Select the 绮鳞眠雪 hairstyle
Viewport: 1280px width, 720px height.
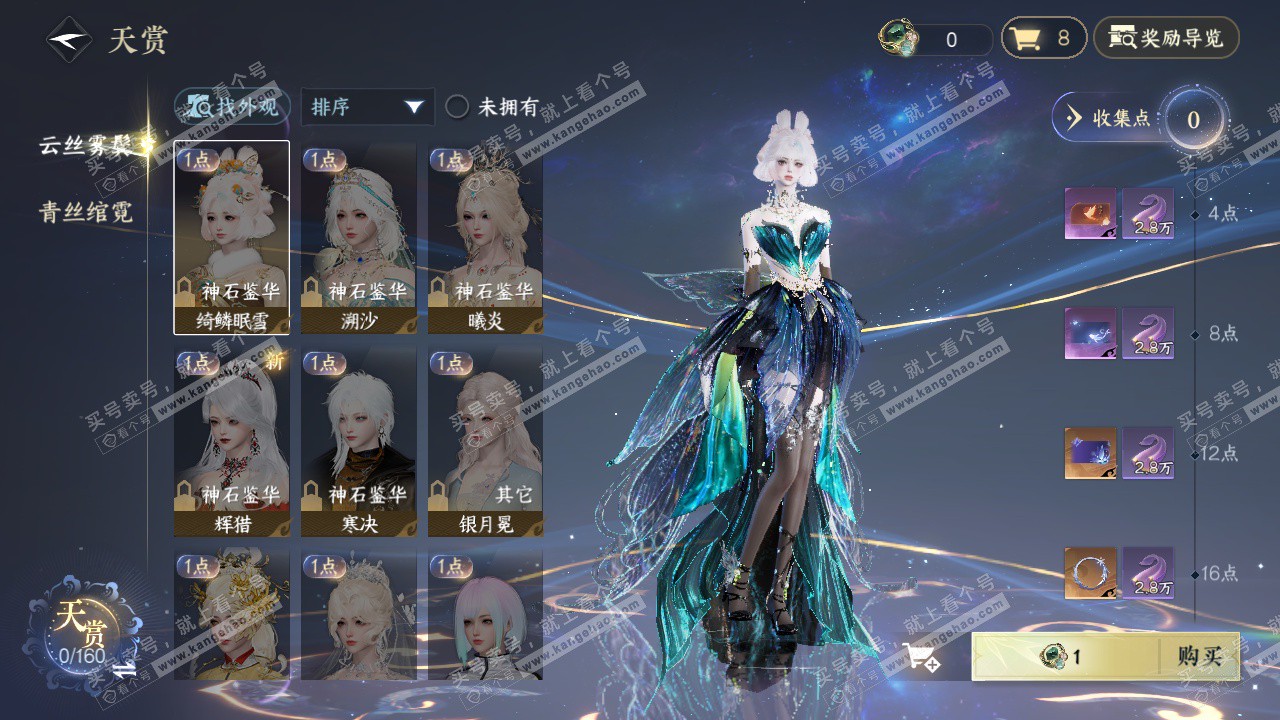(232, 237)
